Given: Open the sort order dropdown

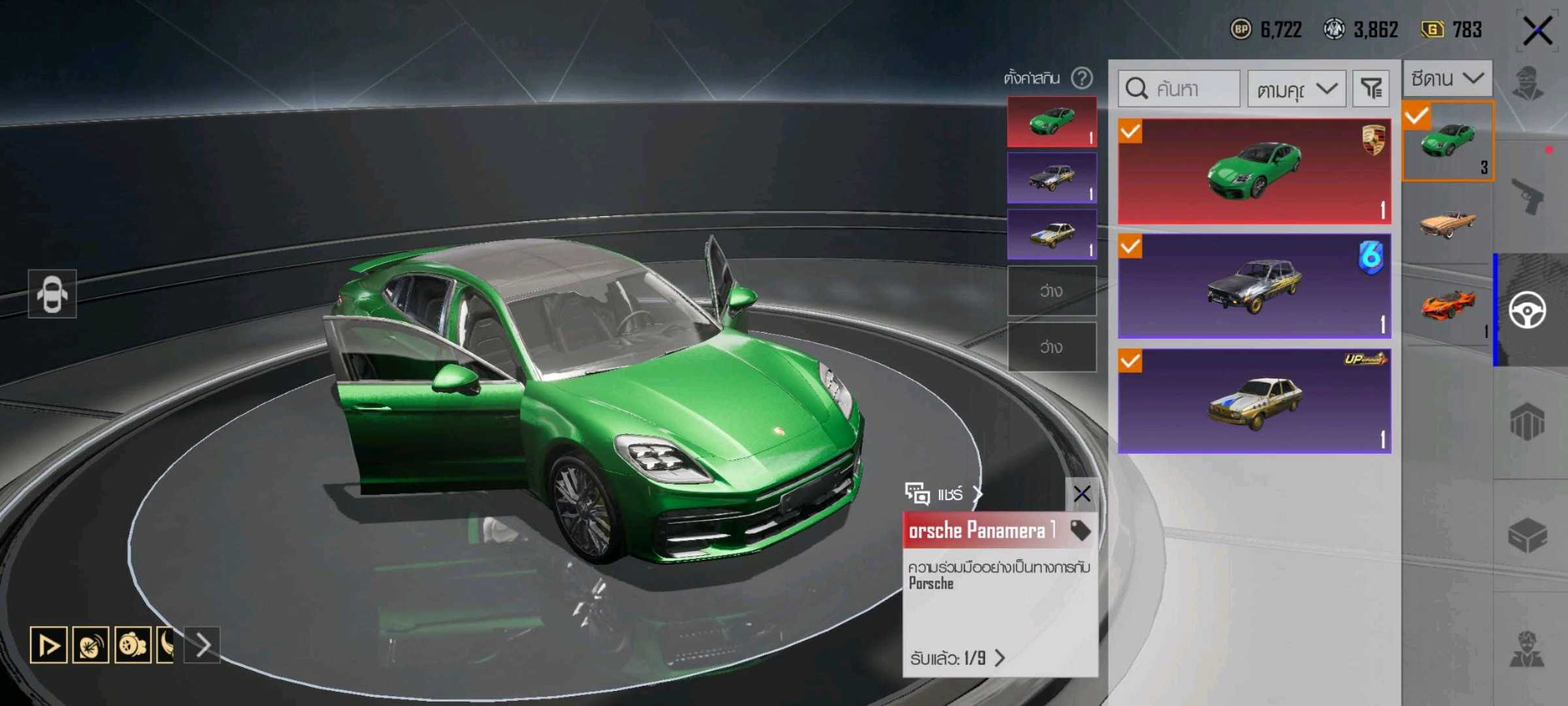Looking at the screenshot, I should point(1296,88).
